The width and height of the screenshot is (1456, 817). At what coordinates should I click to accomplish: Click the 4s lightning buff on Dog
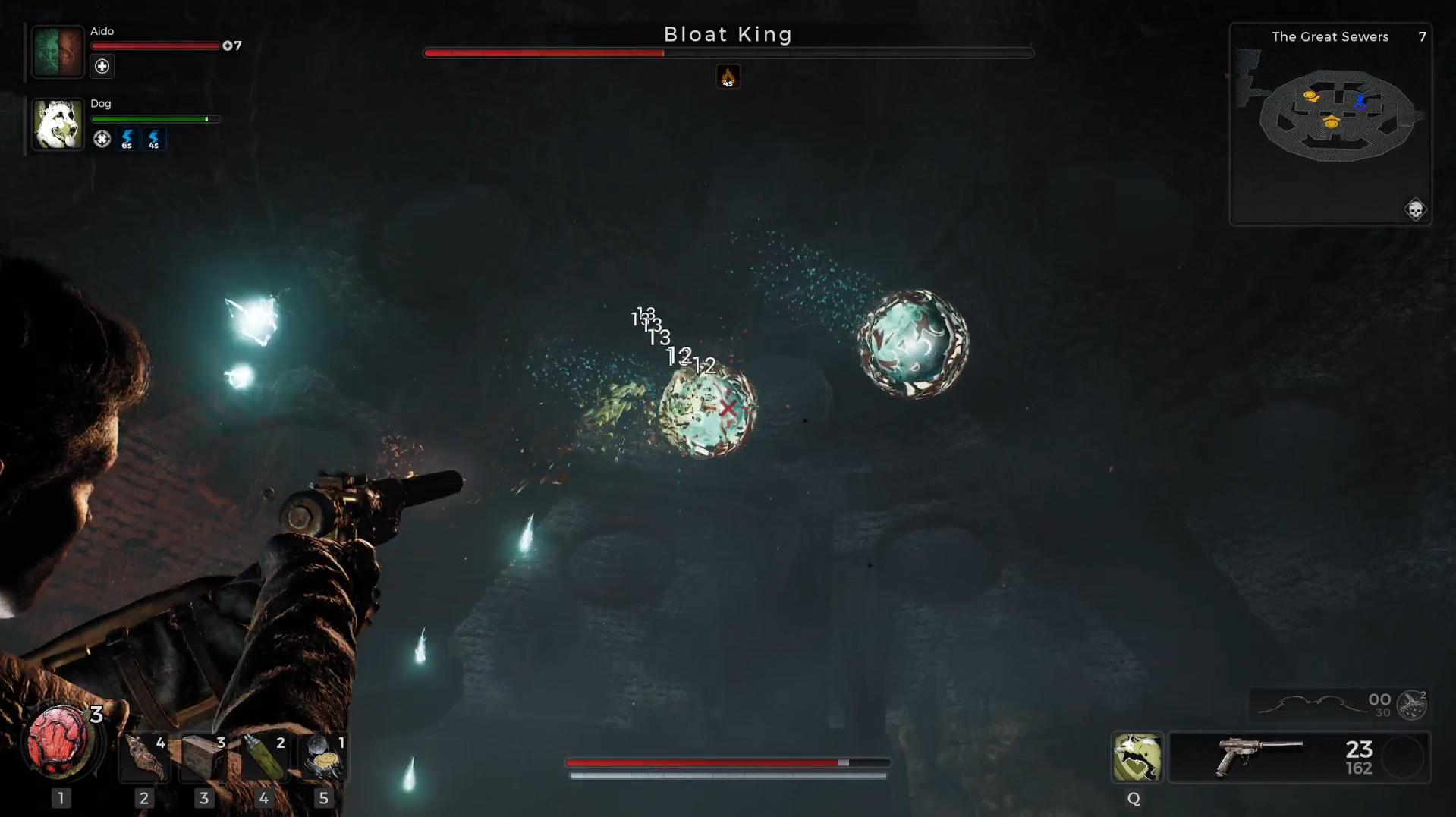(154, 140)
